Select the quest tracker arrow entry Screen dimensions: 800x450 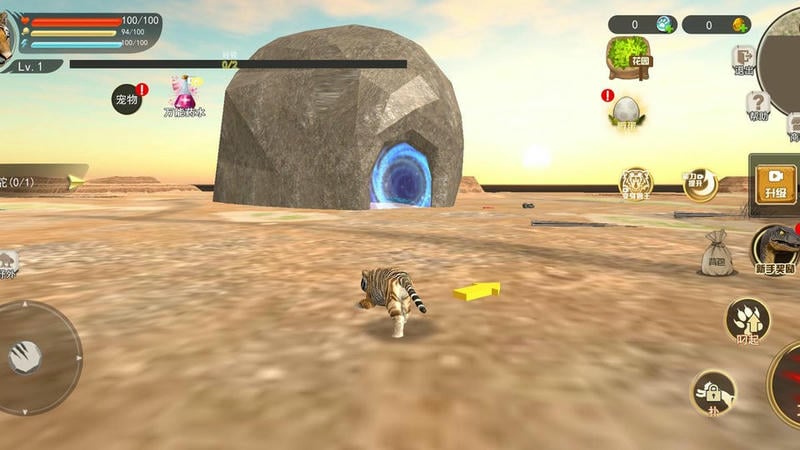pyautogui.click(x=42, y=181)
